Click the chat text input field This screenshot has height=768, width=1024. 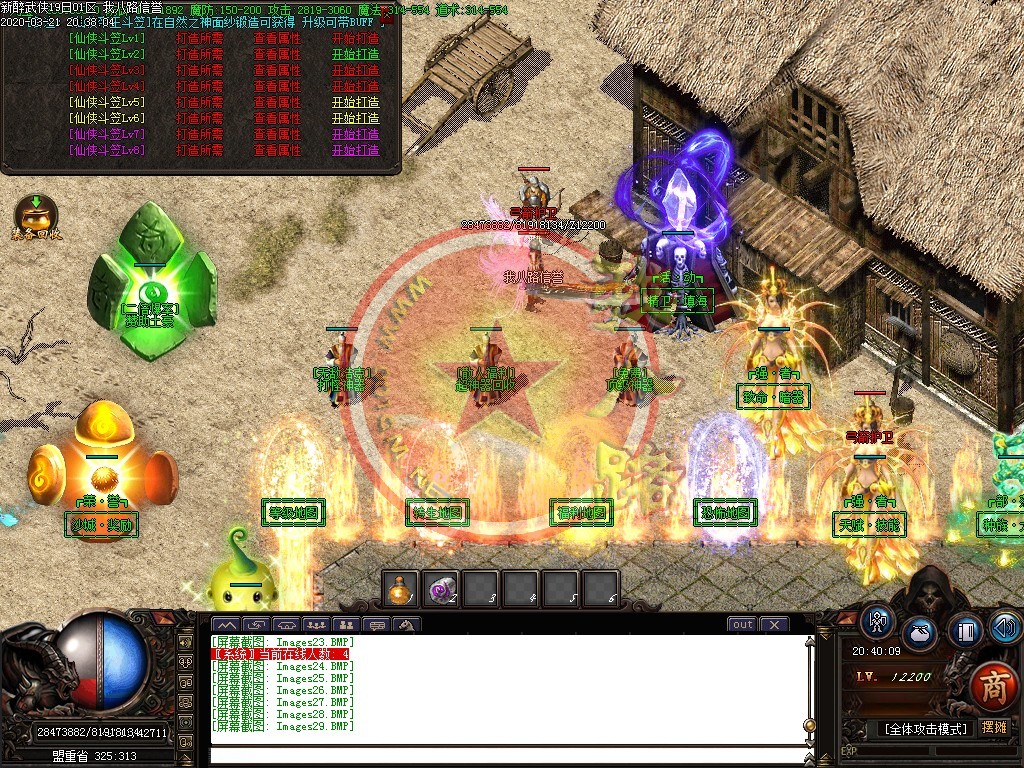click(x=505, y=755)
